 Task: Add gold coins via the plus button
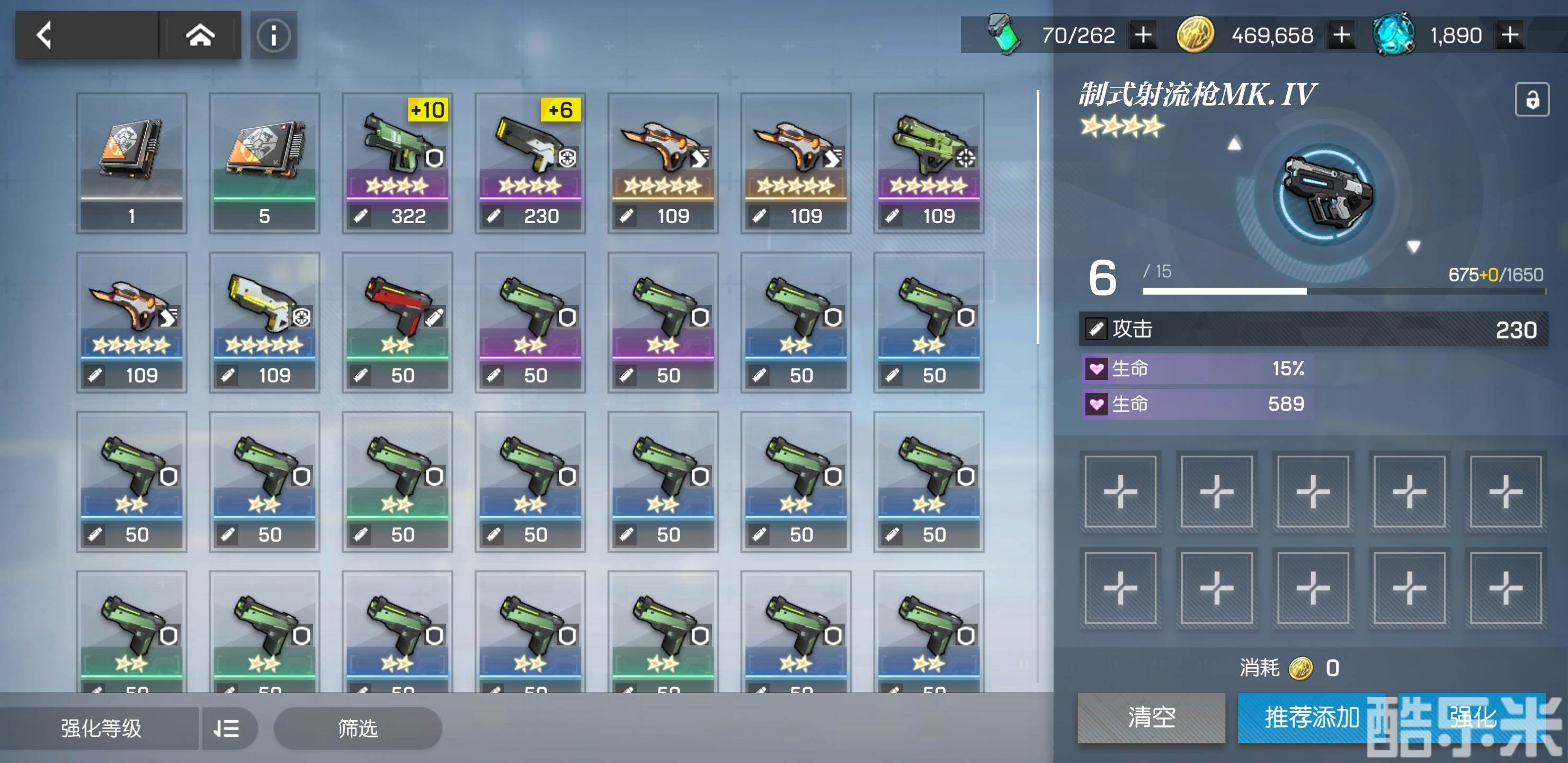point(1341,36)
